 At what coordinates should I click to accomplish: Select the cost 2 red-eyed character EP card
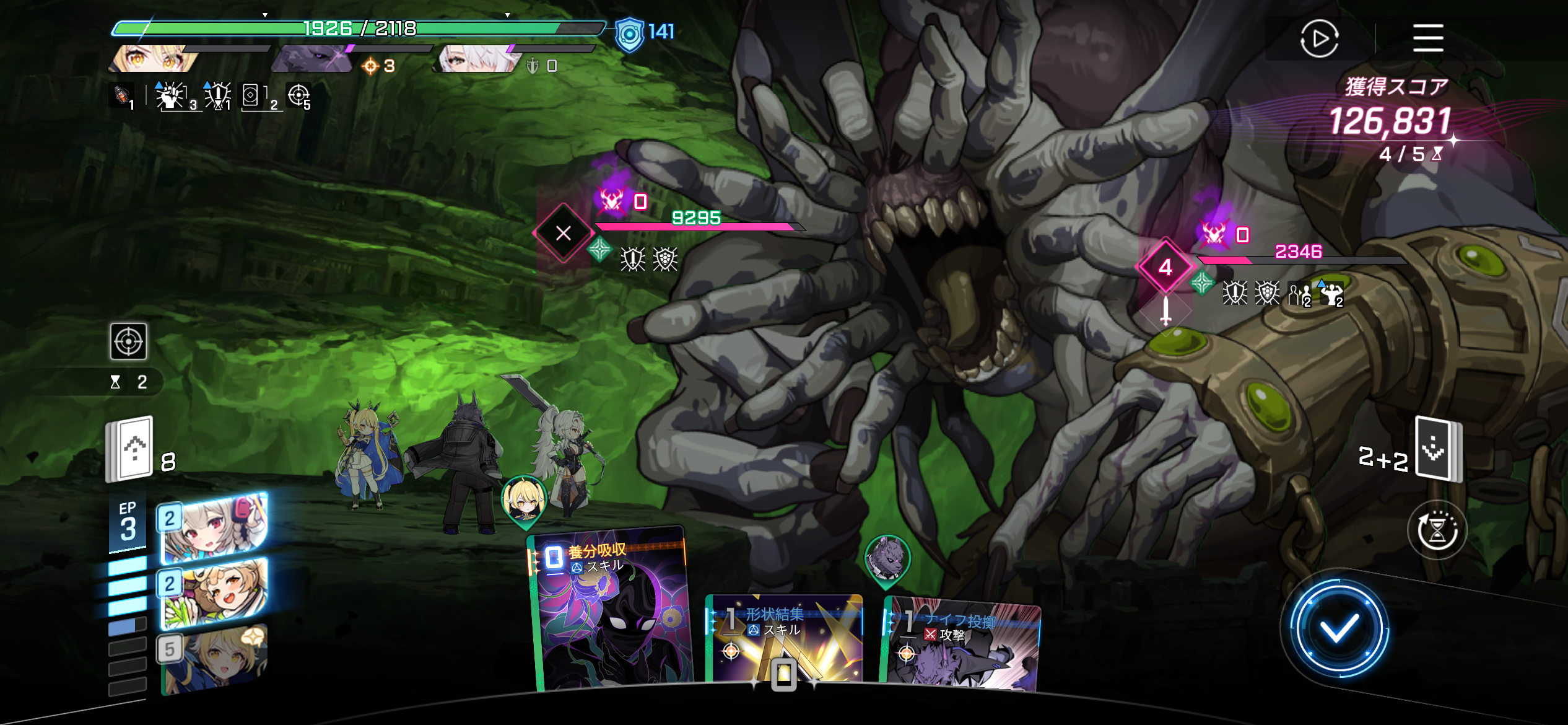214,527
